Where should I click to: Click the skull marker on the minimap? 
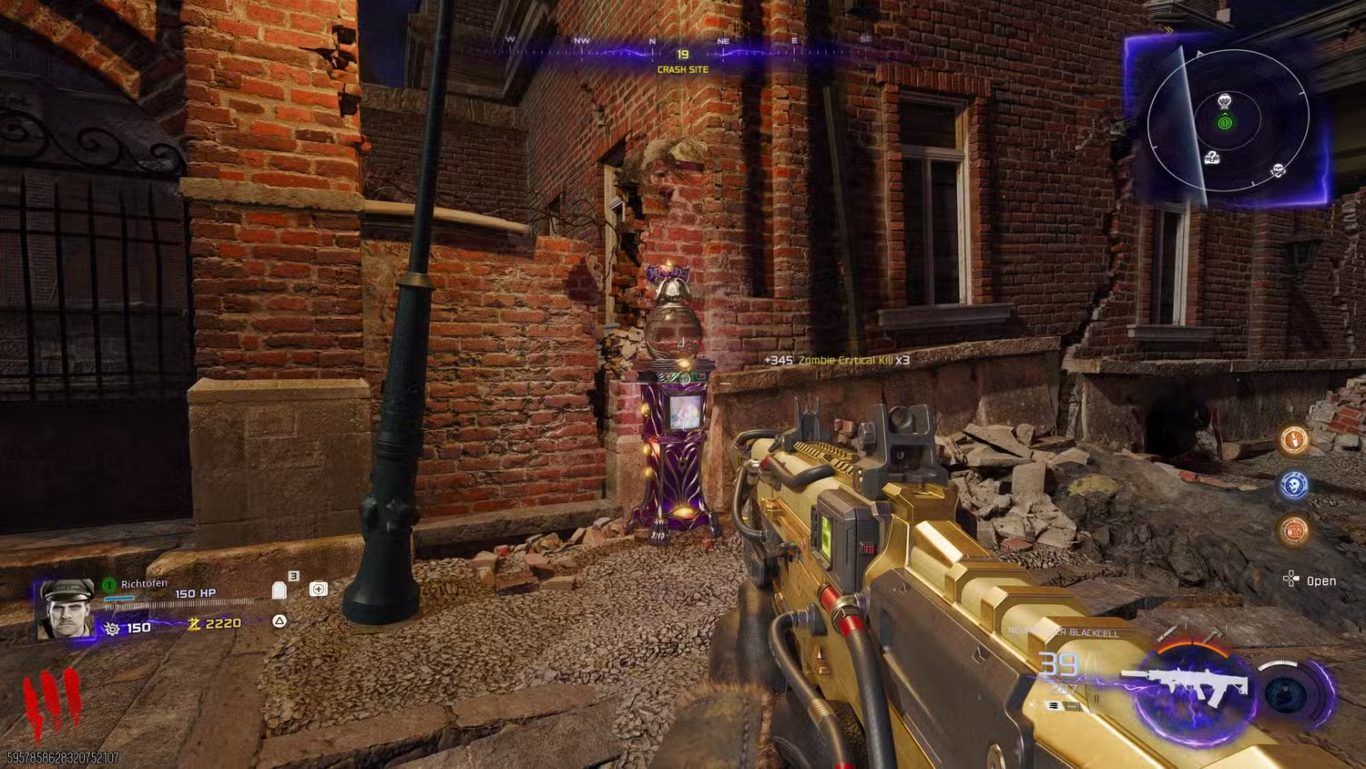pos(1277,170)
